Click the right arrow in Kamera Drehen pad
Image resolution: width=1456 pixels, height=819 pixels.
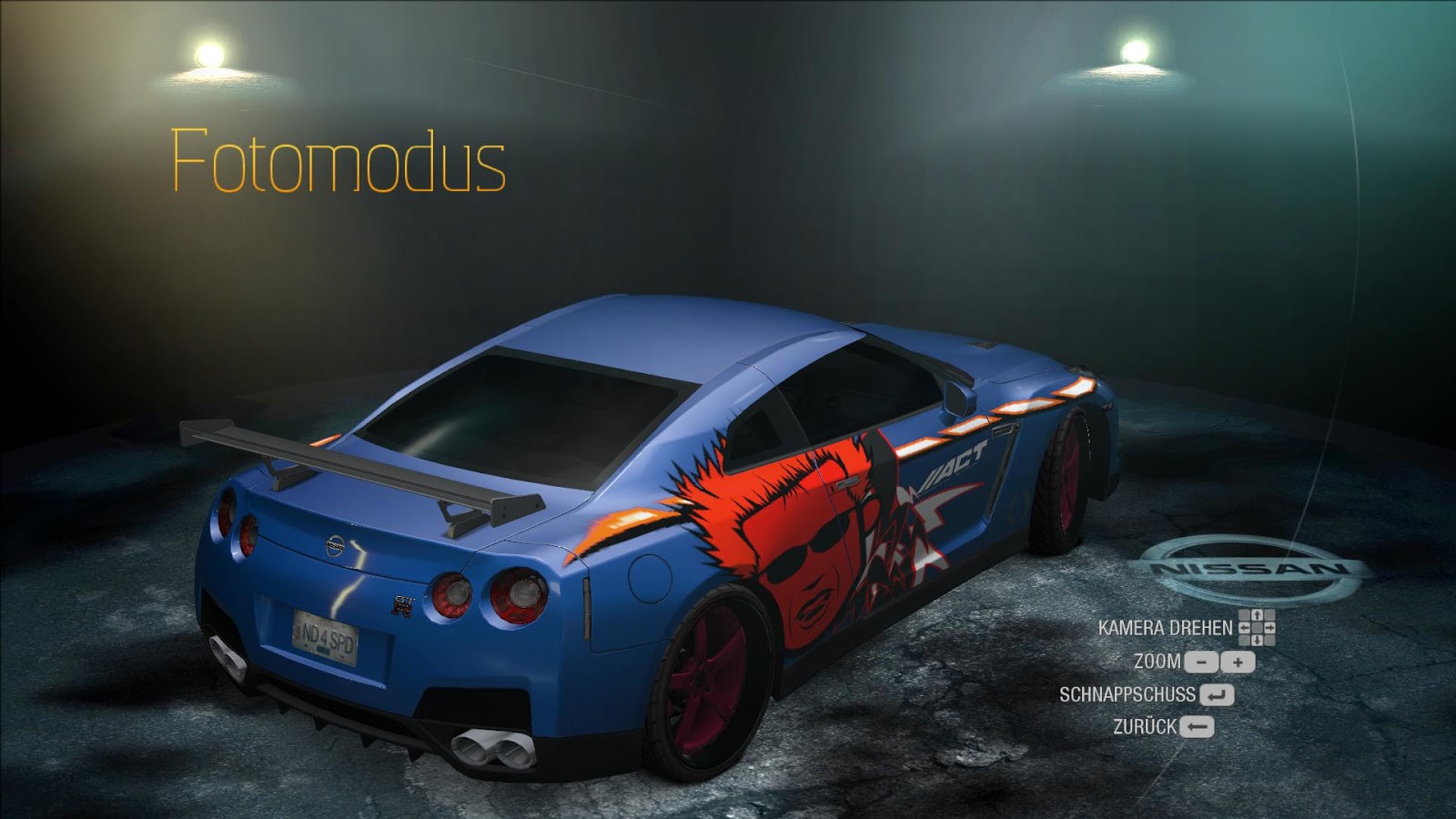click(1269, 628)
